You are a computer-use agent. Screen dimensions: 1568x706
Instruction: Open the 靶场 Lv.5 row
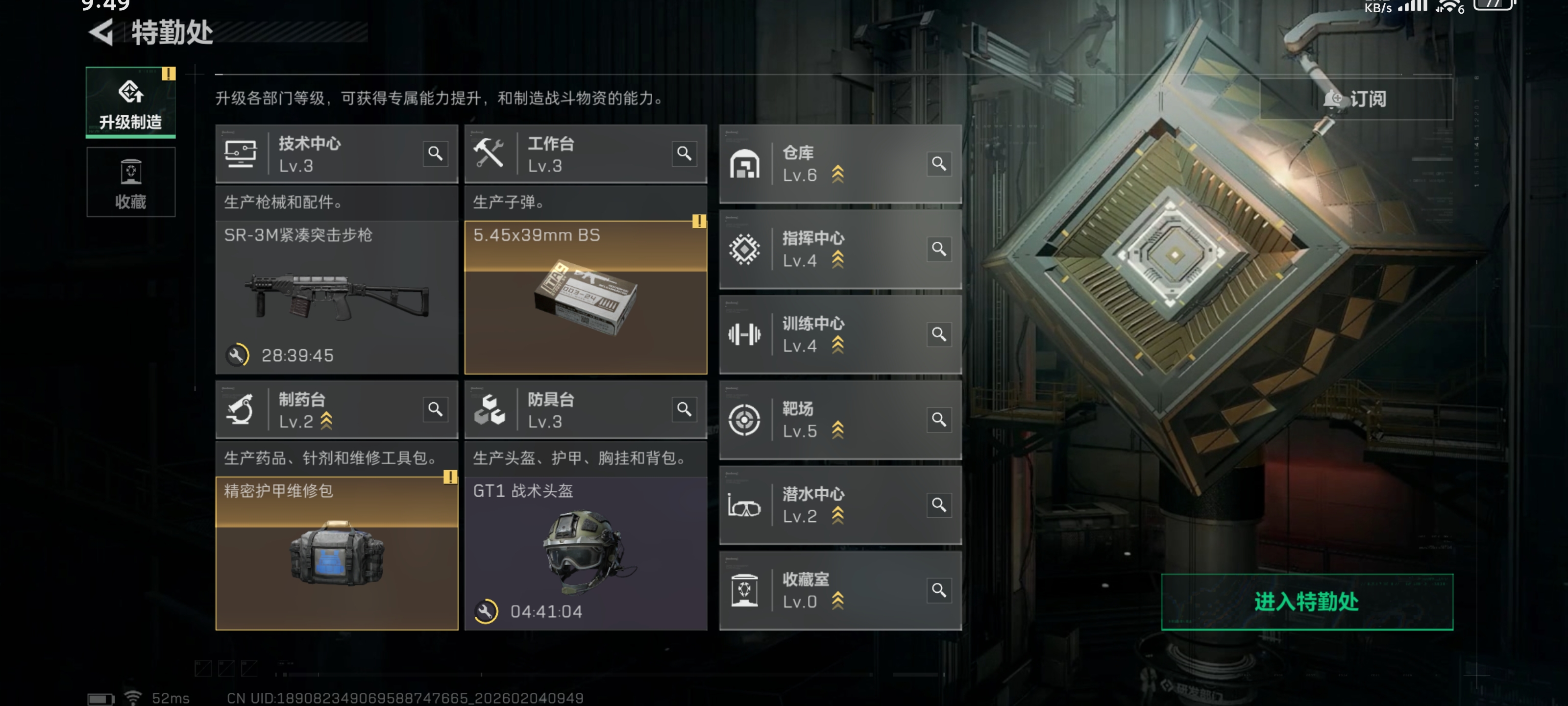click(828, 420)
